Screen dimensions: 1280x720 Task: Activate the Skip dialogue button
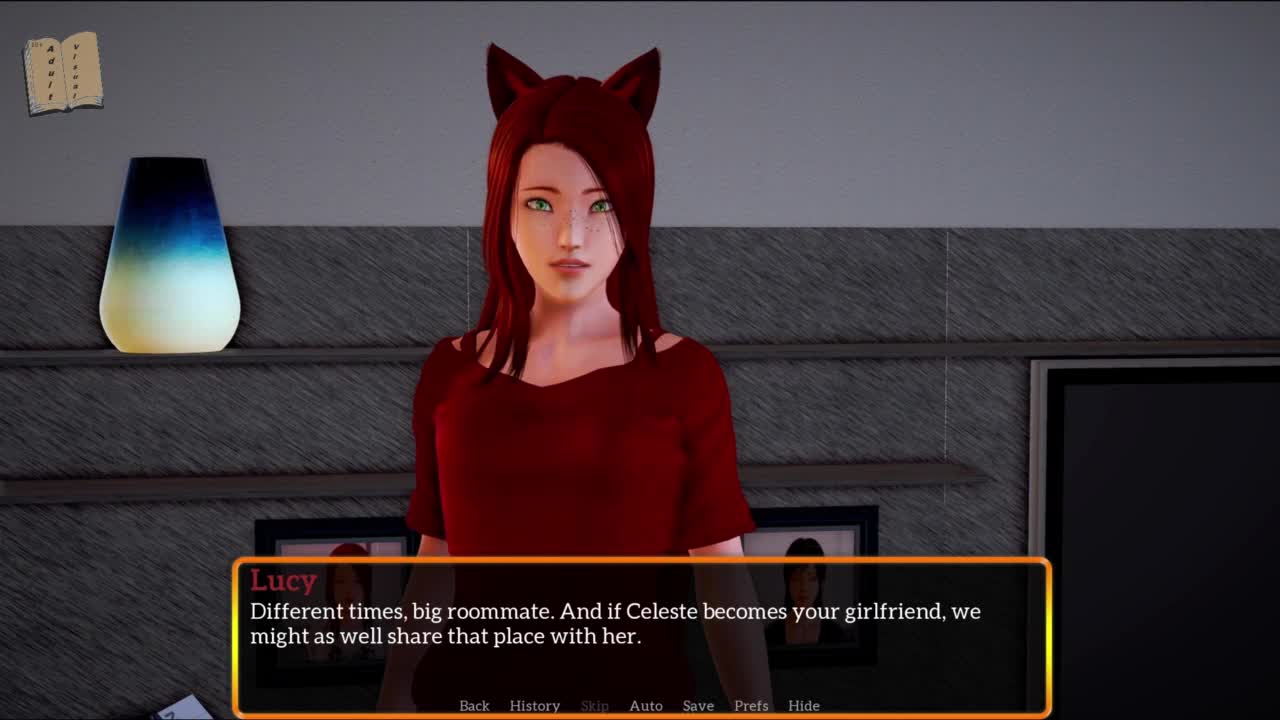pos(594,705)
